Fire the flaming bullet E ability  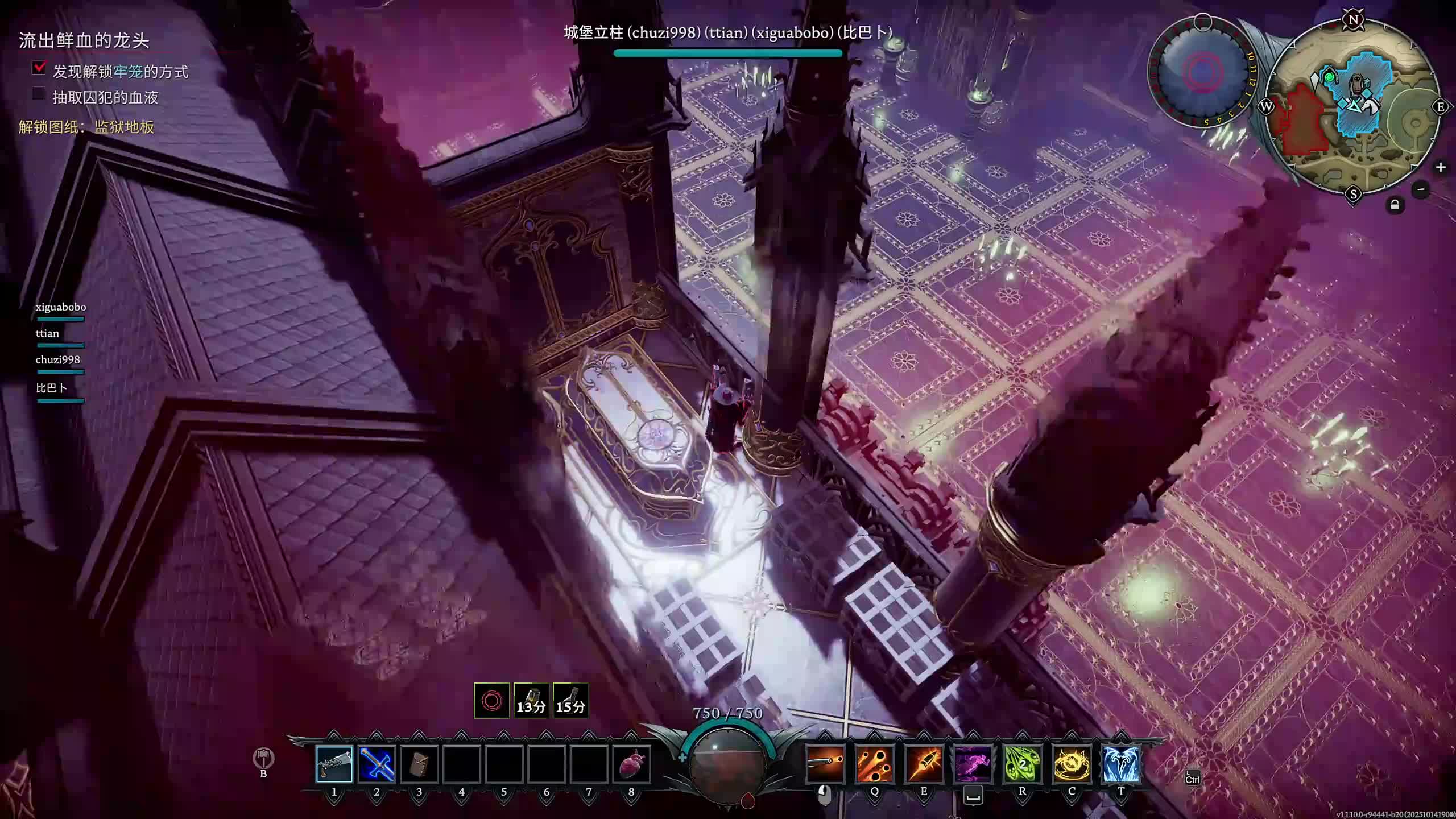(924, 764)
